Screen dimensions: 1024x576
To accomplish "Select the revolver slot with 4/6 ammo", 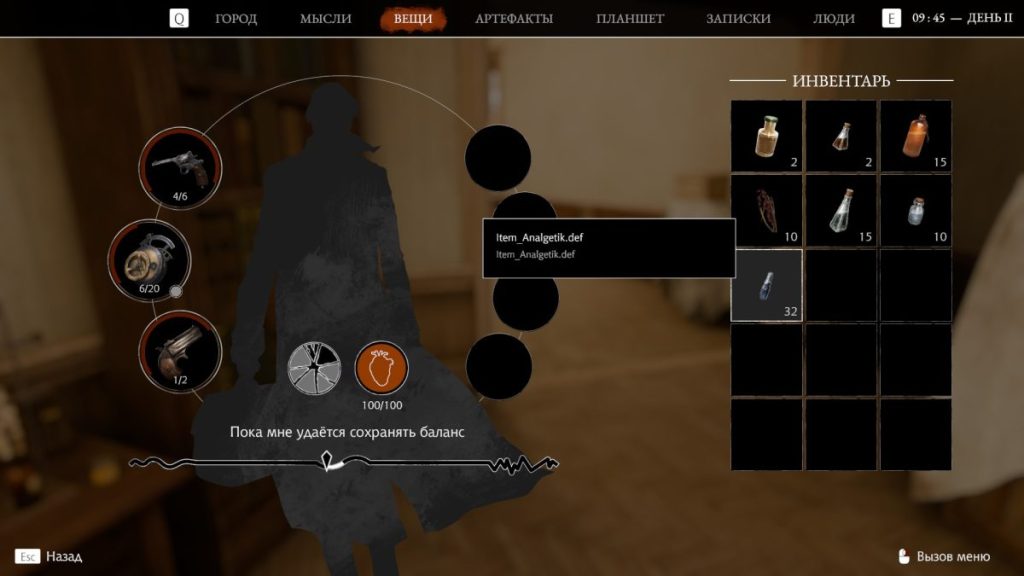I will point(179,165).
